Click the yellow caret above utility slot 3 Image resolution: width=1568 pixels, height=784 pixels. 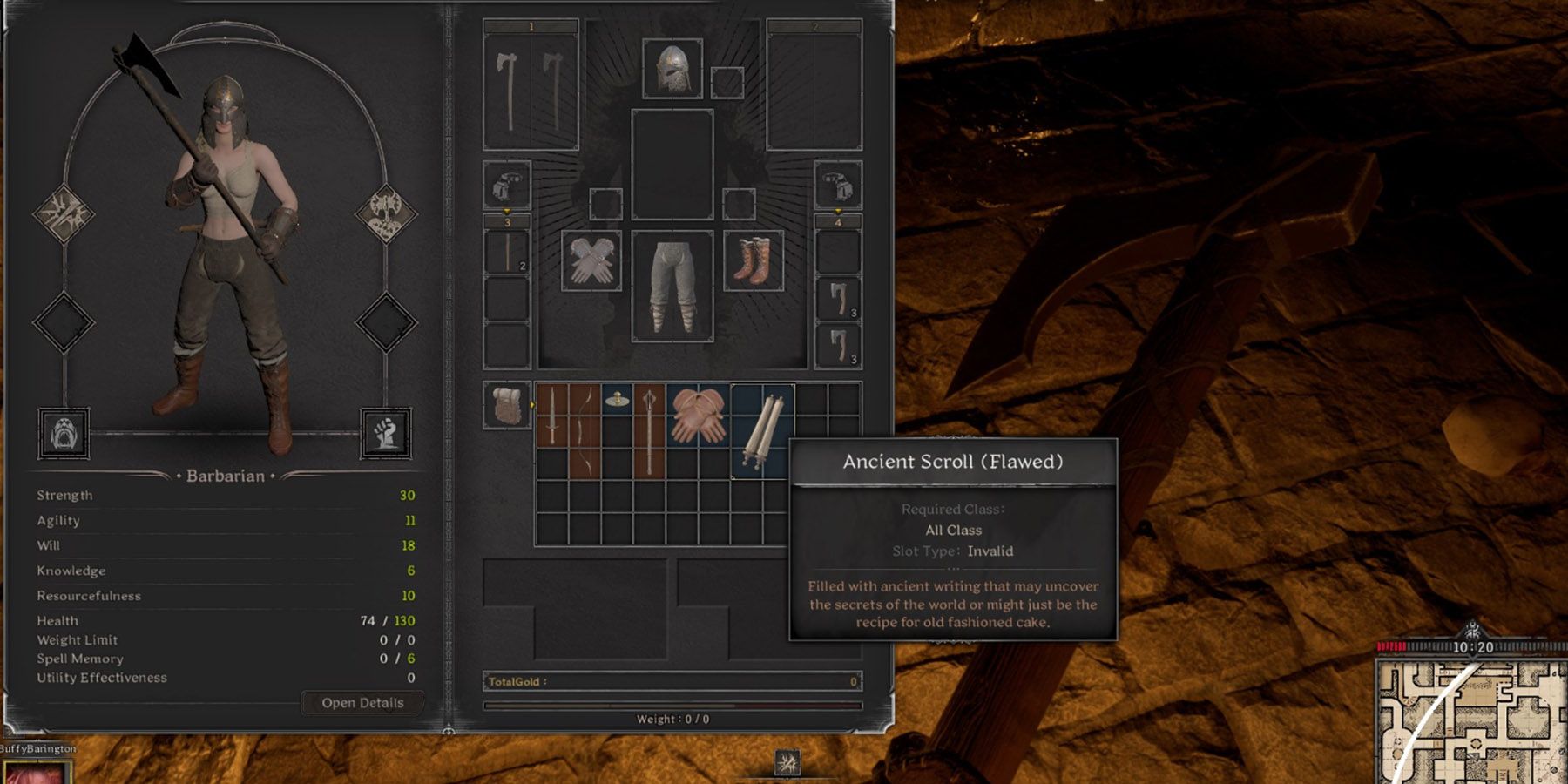(505, 211)
